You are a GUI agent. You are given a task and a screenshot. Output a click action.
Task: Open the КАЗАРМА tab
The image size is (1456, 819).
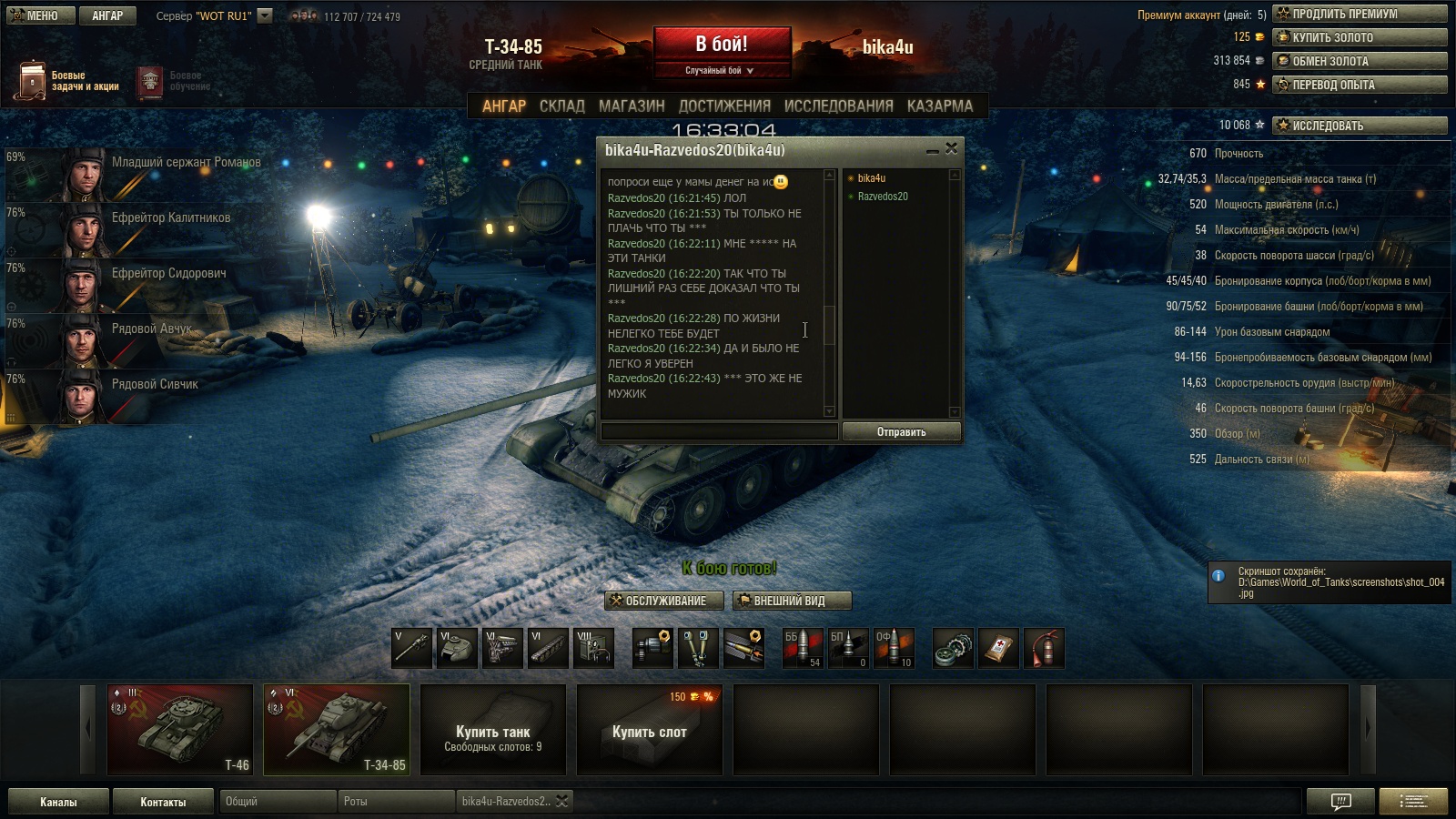tap(939, 106)
